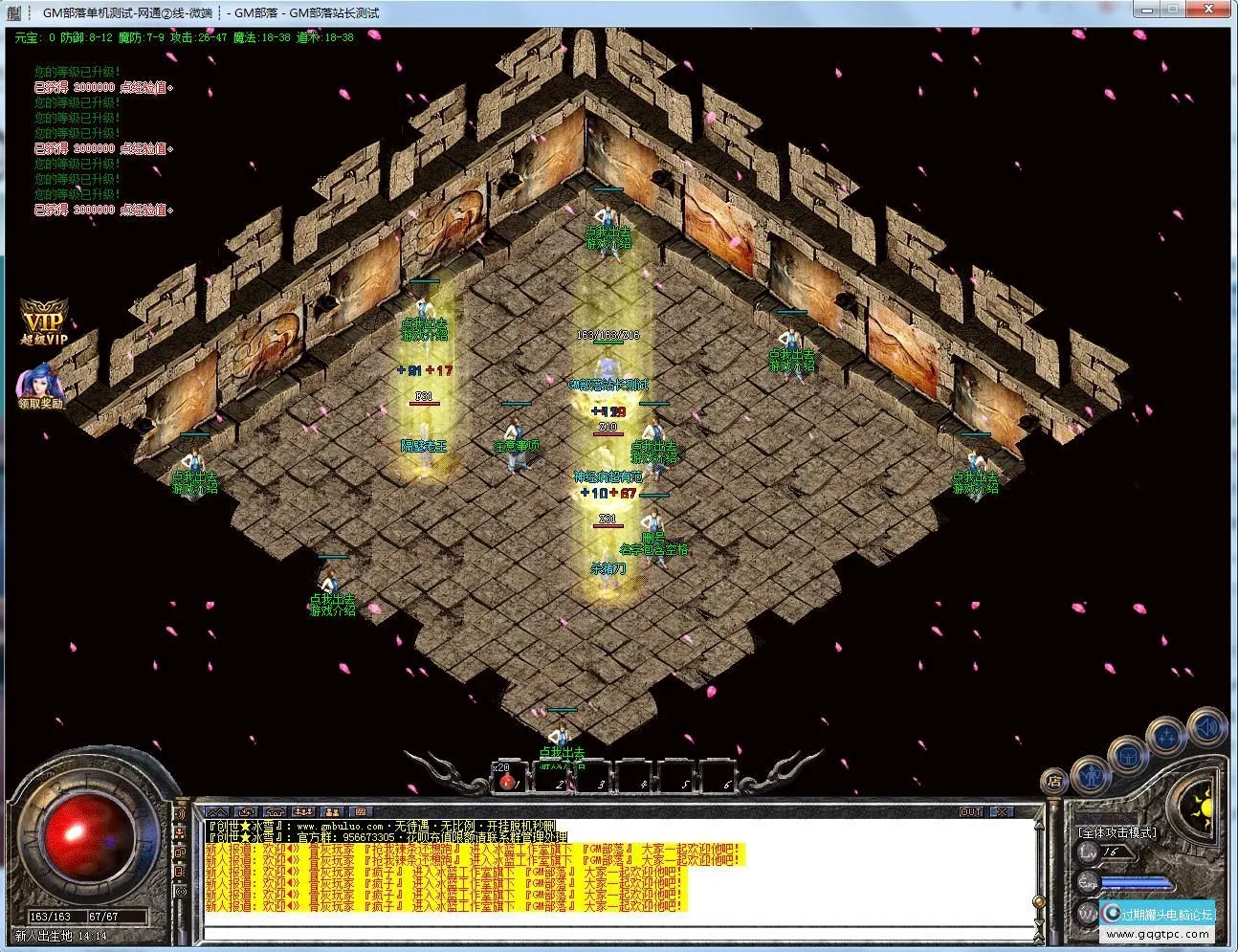This screenshot has height=952, width=1238.
Task: Click the sun day-night dial
Action: pos(1204,808)
